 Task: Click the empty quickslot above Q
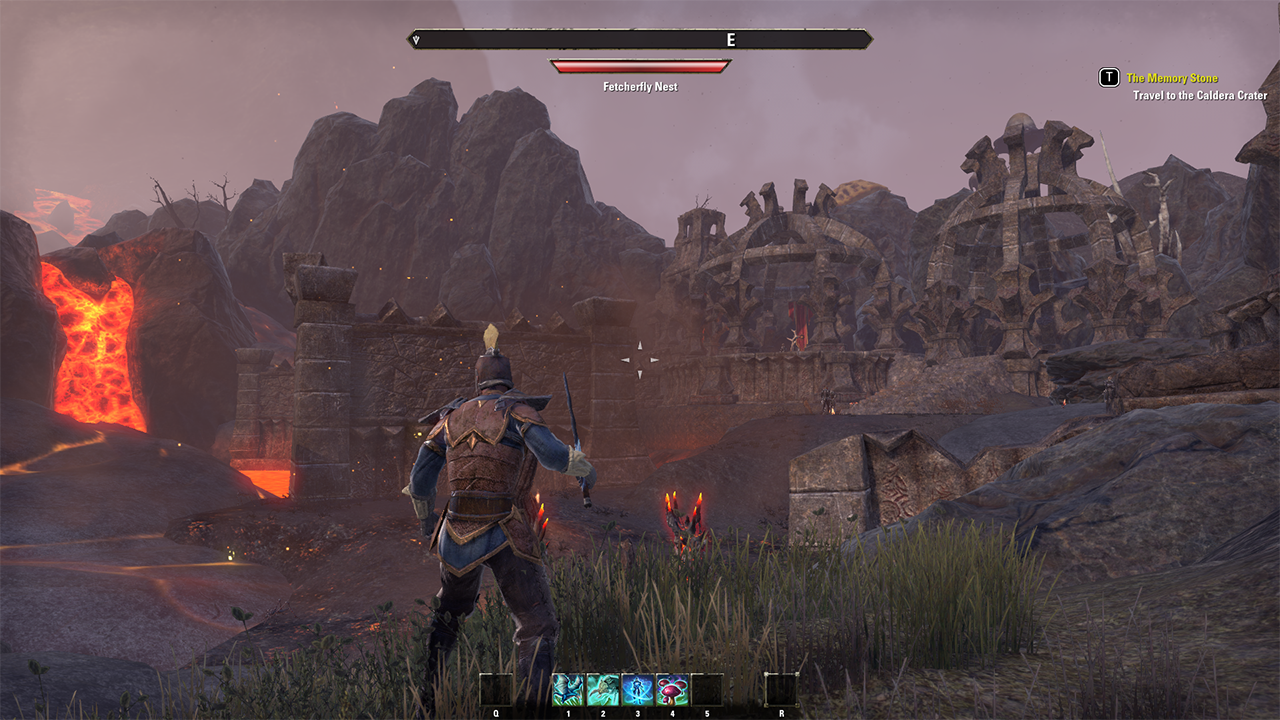[x=495, y=689]
